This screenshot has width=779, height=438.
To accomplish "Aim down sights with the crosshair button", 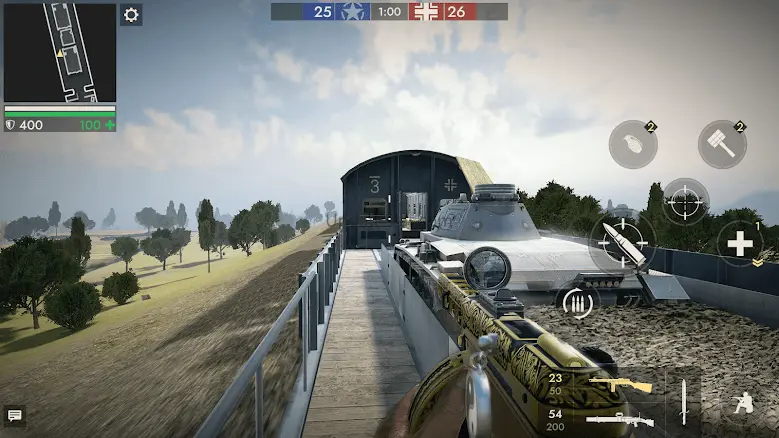I will [686, 201].
